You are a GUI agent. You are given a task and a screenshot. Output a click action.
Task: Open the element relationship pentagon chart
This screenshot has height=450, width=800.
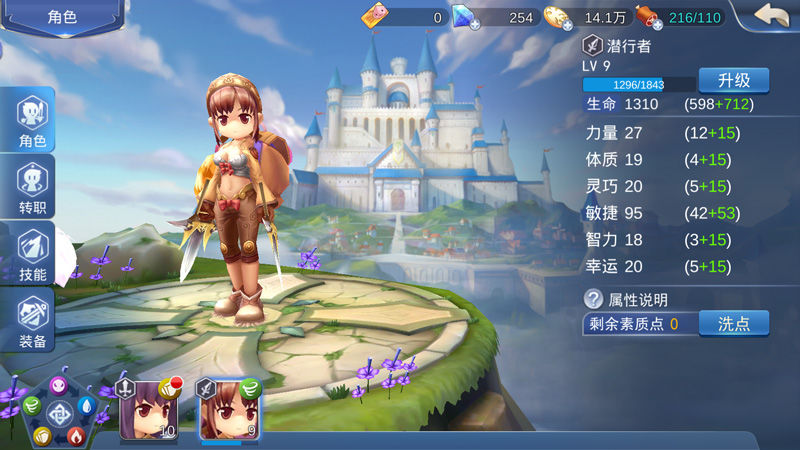(58, 413)
